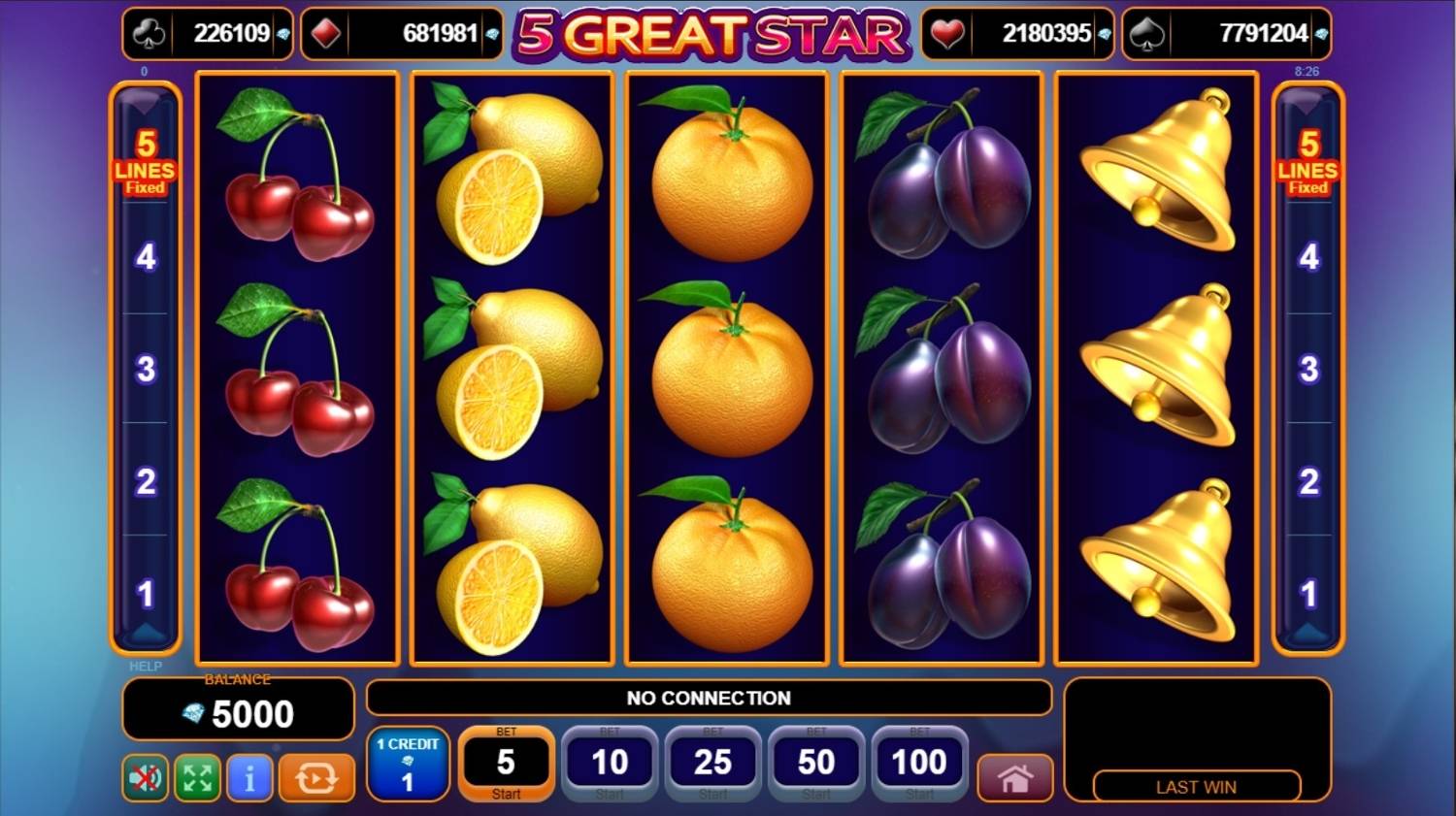Click the diamond suit jackpot icon
1456x816 pixels.
[323, 32]
